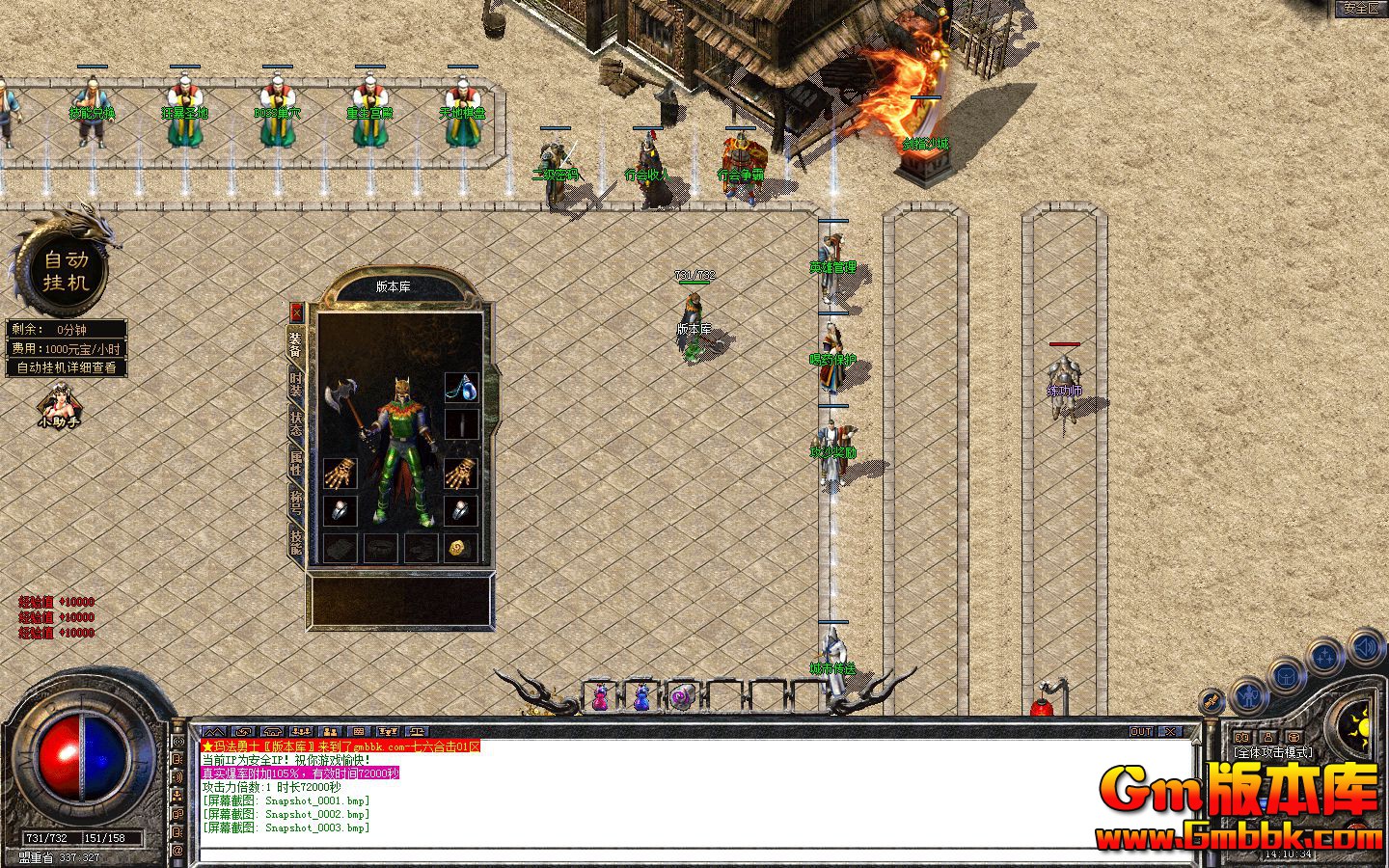The width and height of the screenshot is (1389, 868).
Task: Click the OUT button above the chat
Action: 1141,732
